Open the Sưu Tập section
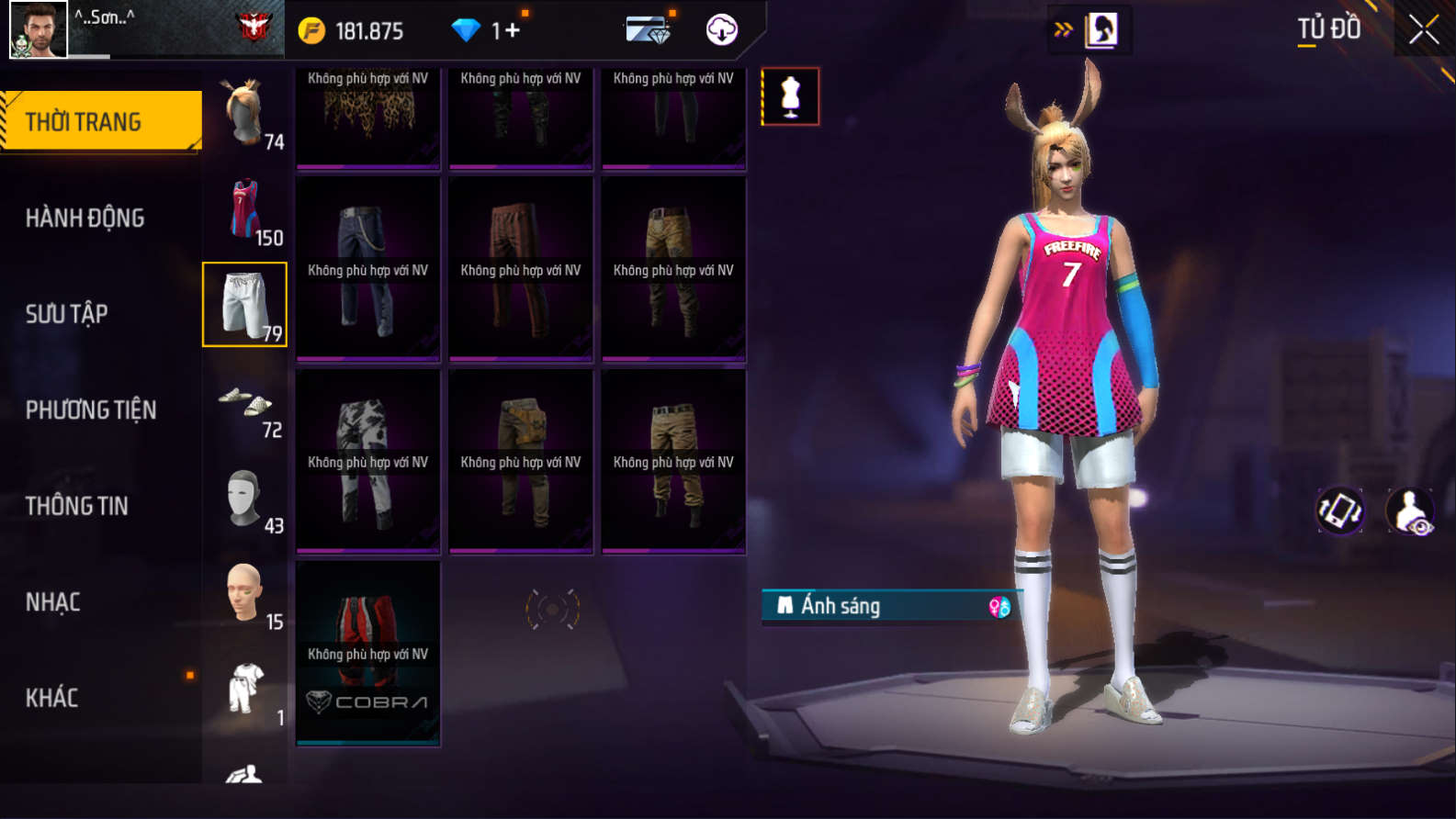The image size is (1456, 819). point(67,314)
